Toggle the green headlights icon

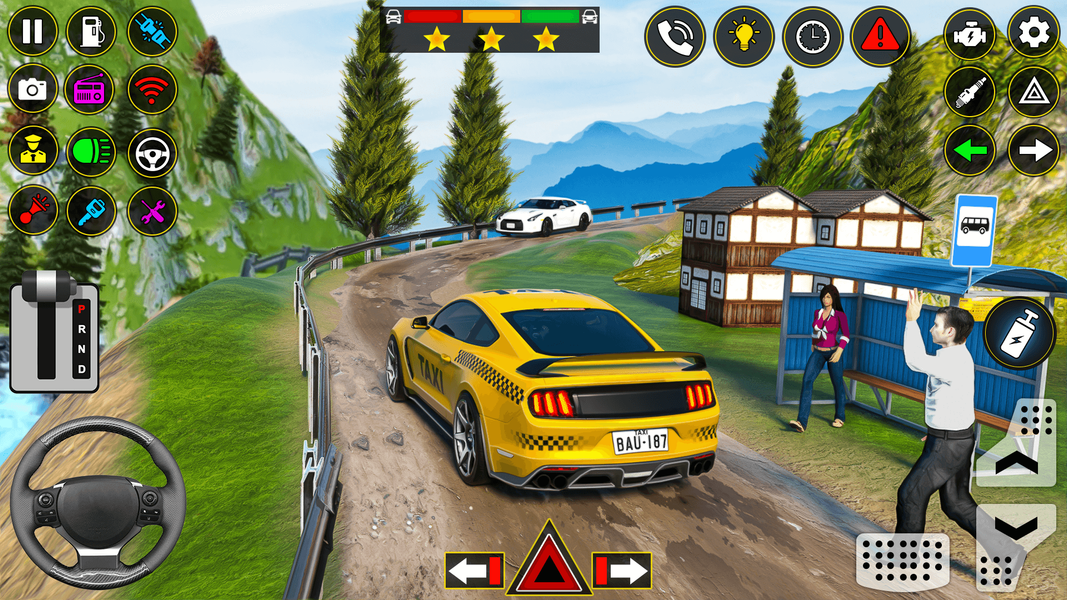[x=91, y=151]
